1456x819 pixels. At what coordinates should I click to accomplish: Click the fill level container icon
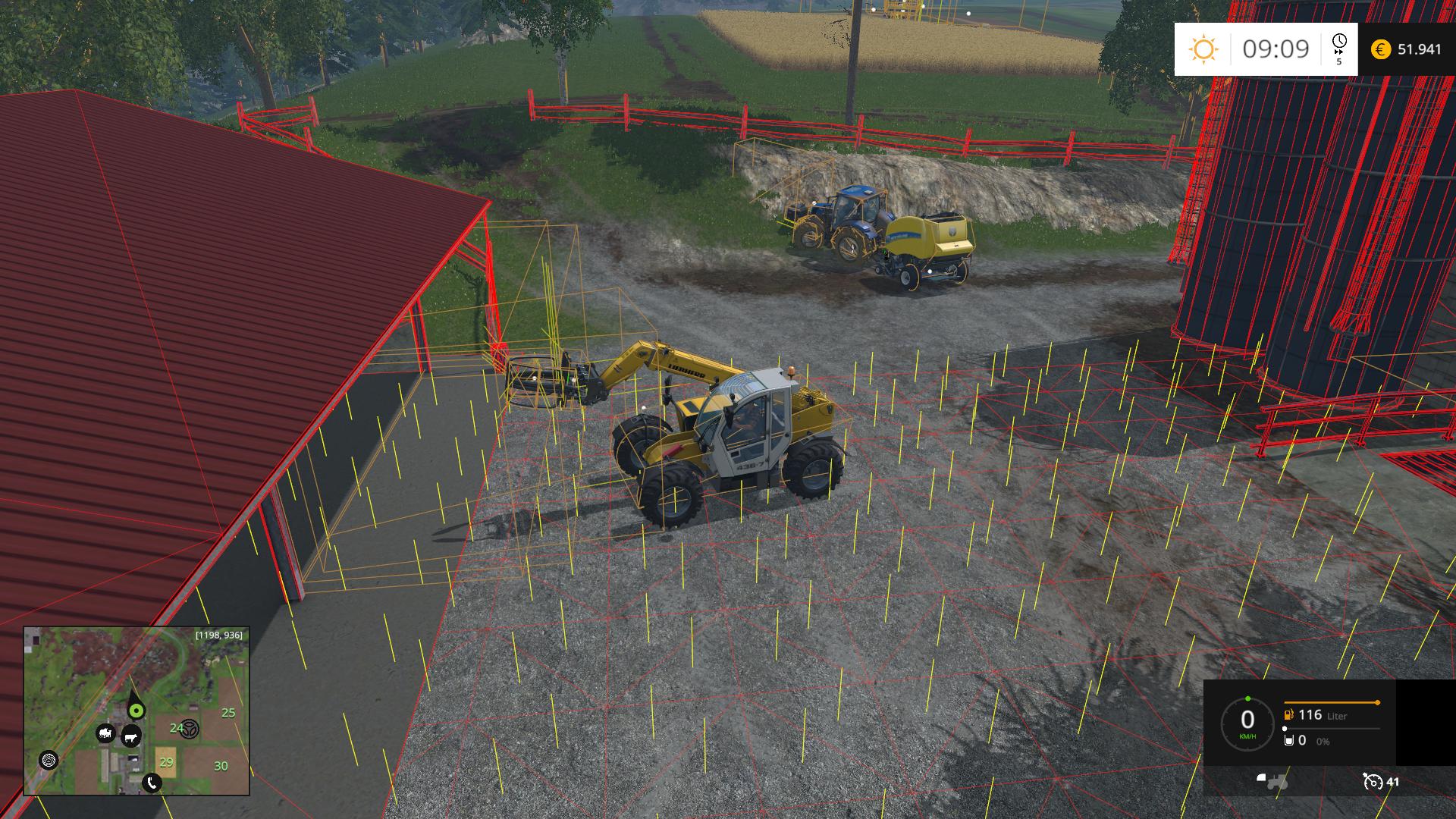click(x=1288, y=740)
